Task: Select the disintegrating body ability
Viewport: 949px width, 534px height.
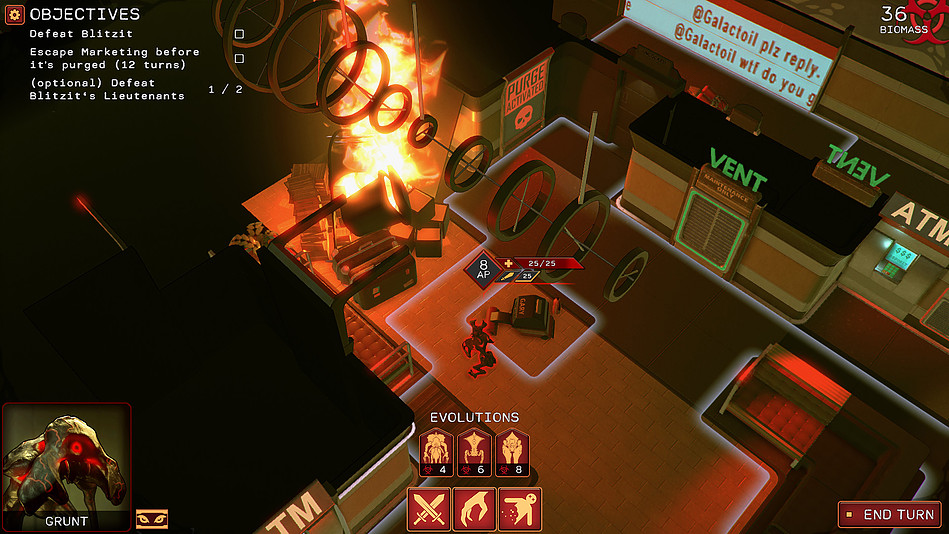Action: [x=520, y=509]
